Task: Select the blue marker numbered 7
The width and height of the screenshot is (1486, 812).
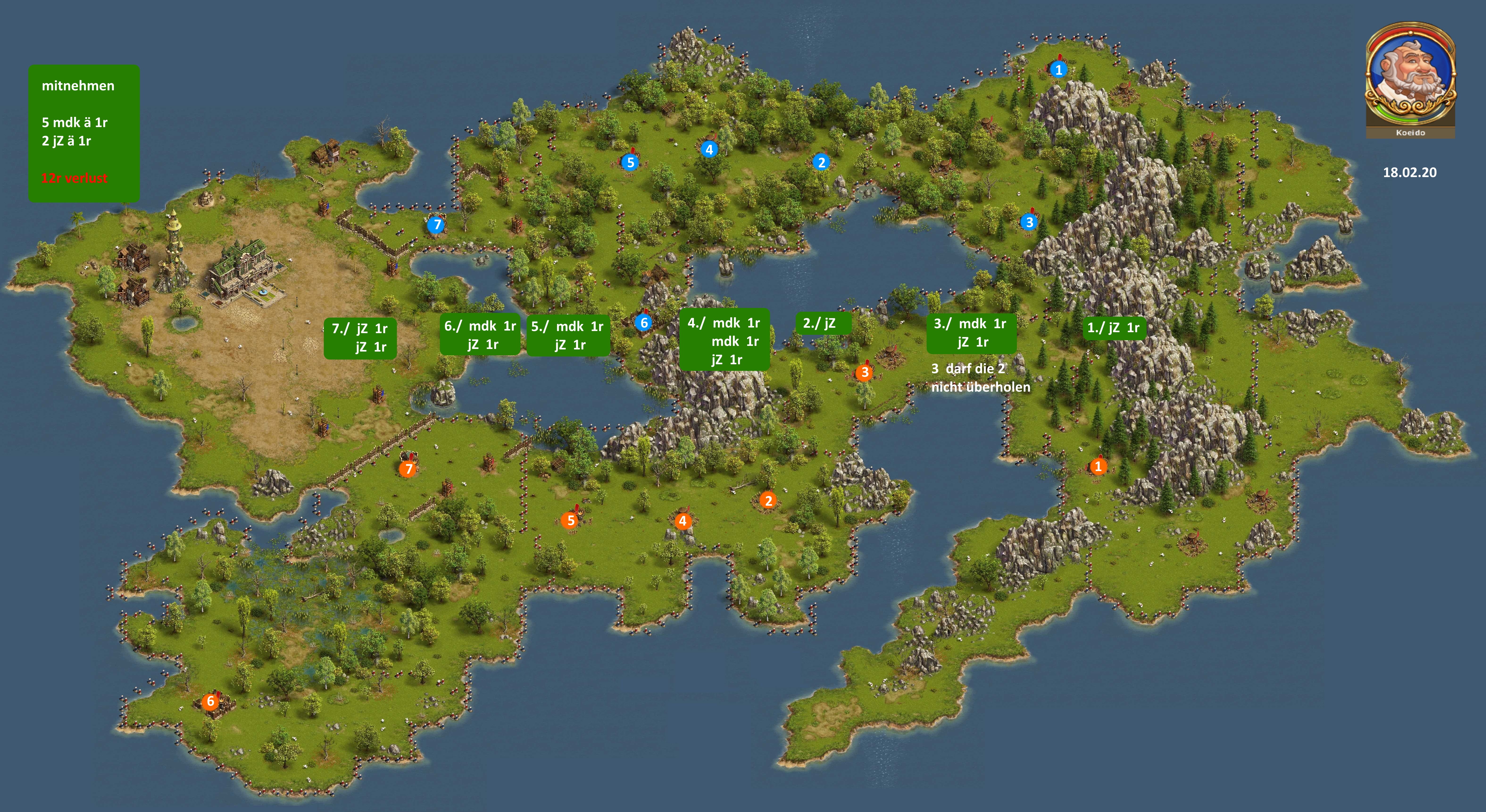Action: point(437,225)
